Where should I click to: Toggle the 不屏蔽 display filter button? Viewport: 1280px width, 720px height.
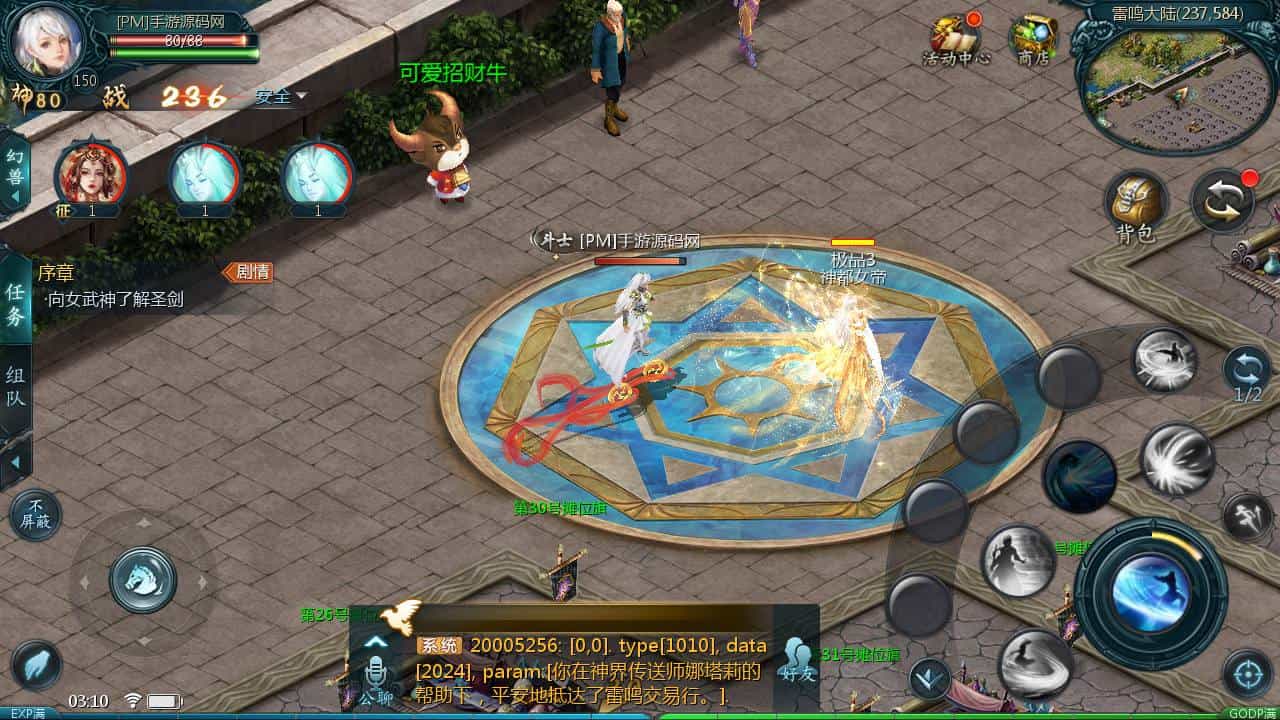[x=35, y=515]
